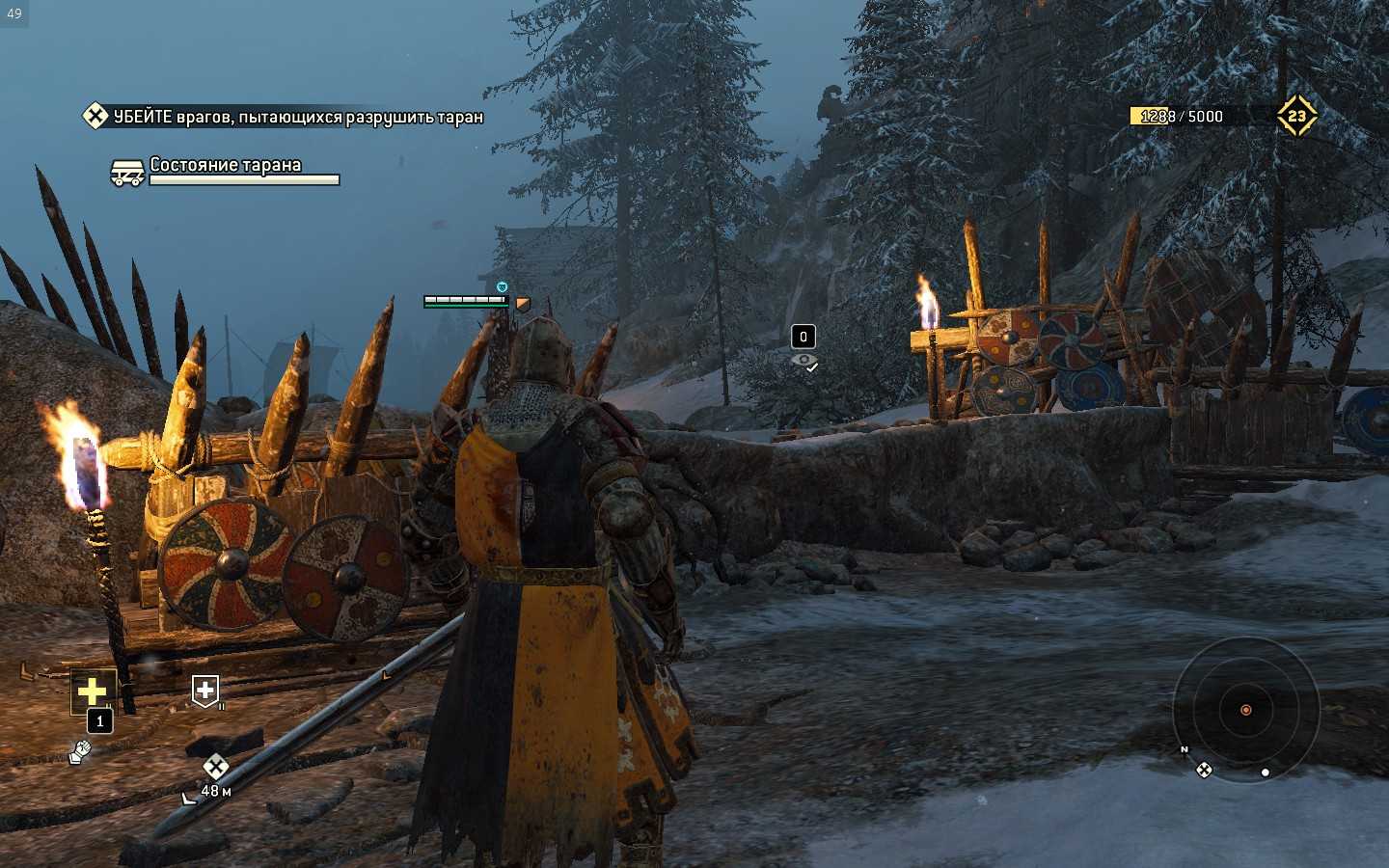
Task: Open the circular minimap
Action: (x=1245, y=710)
